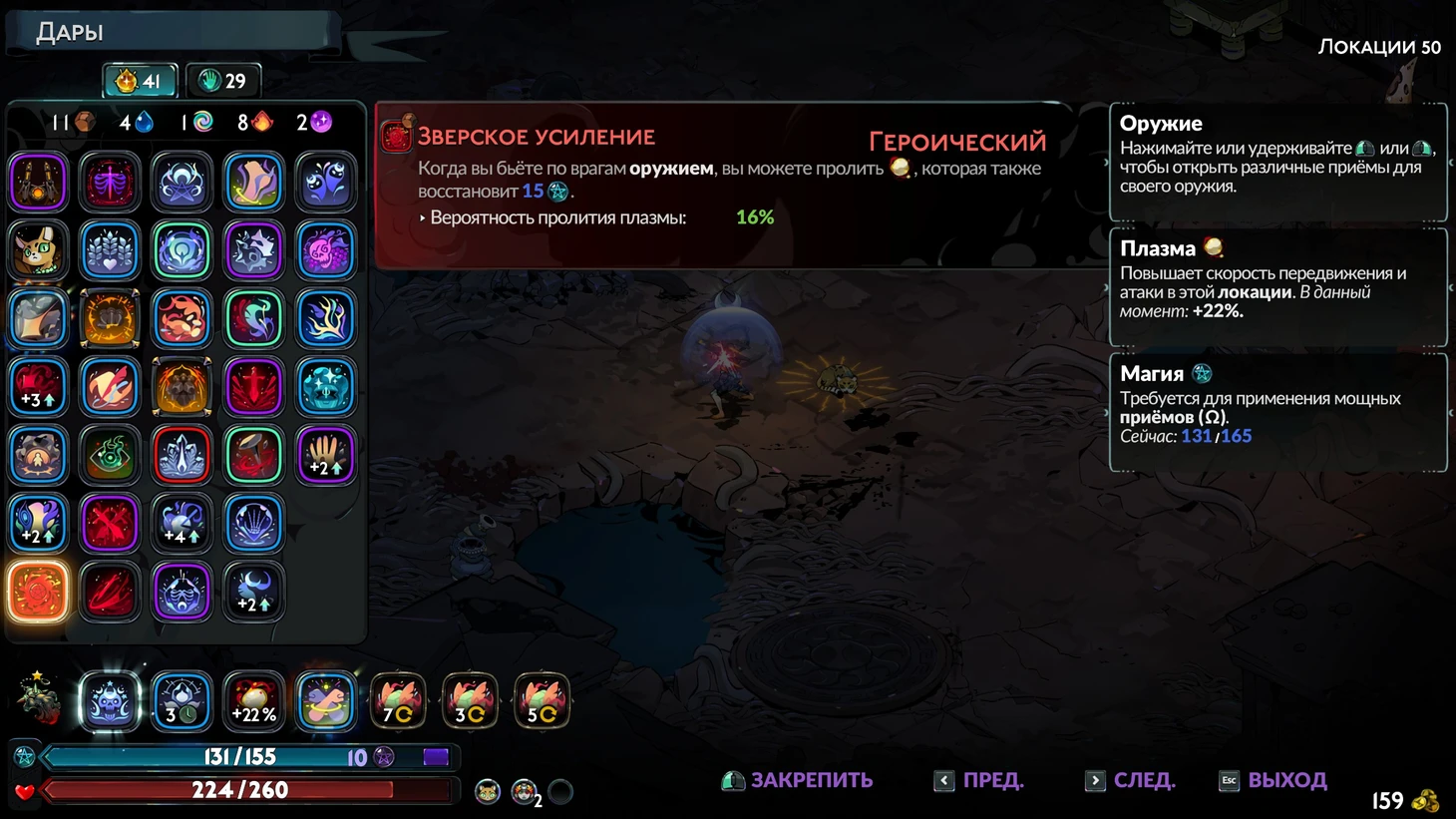Select the plasma egg +22% icon

pos(254,701)
